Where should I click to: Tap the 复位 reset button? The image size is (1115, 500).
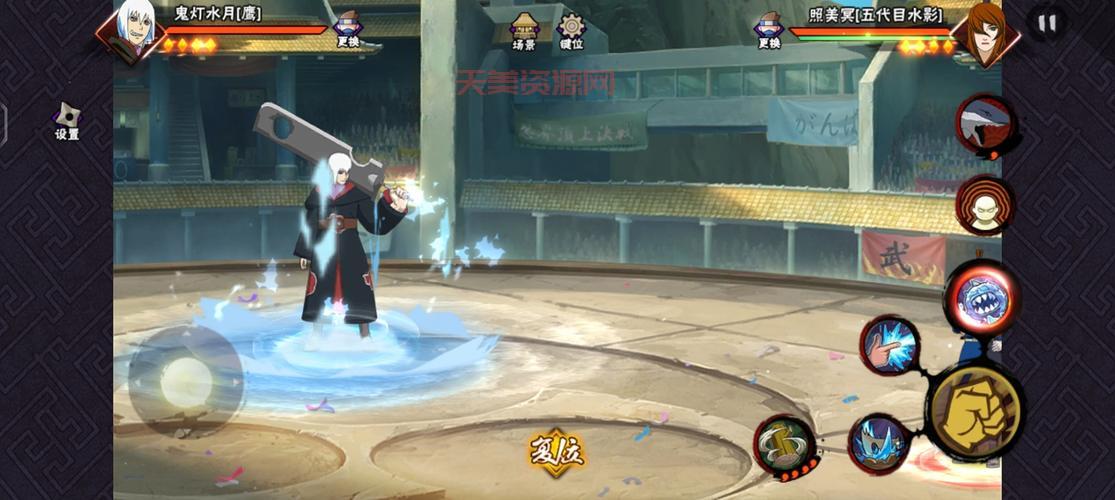pyautogui.click(x=557, y=452)
